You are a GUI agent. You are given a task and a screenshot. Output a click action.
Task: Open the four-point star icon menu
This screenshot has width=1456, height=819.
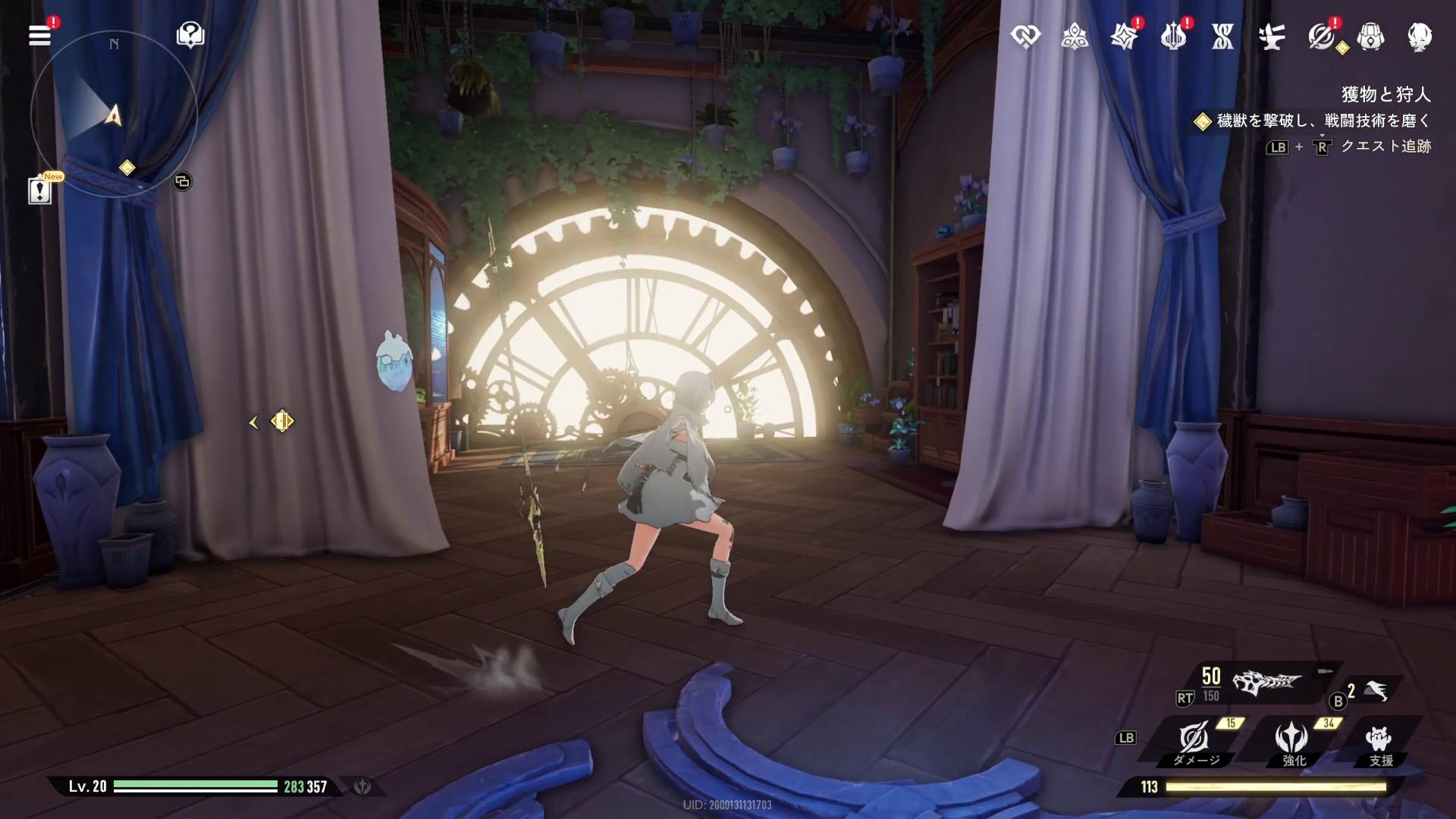tap(1124, 36)
